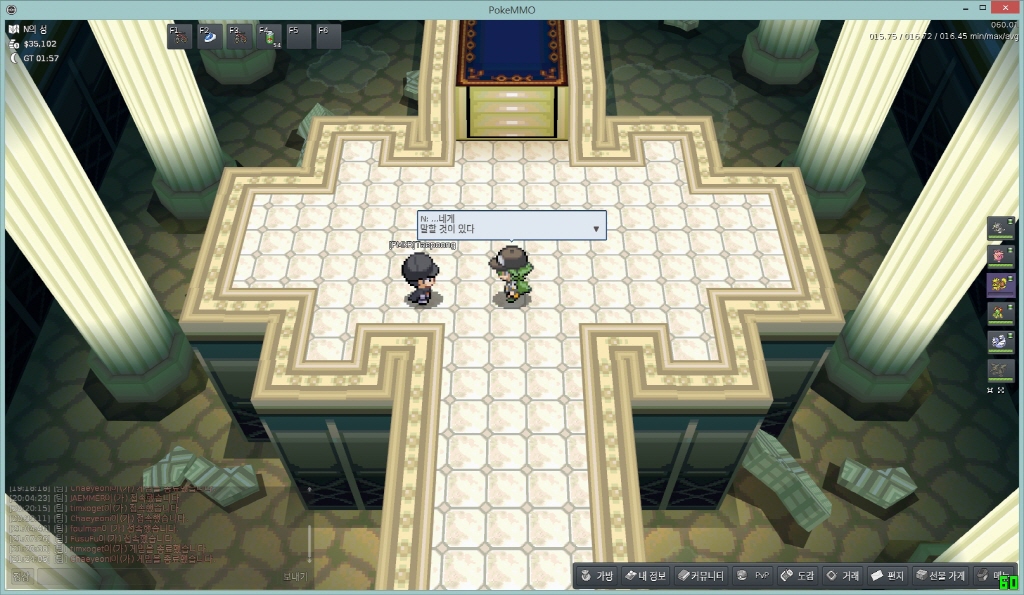The width and height of the screenshot is (1024, 595).
Task: Advance N's dialogue with the down arrow
Action: coord(596,229)
